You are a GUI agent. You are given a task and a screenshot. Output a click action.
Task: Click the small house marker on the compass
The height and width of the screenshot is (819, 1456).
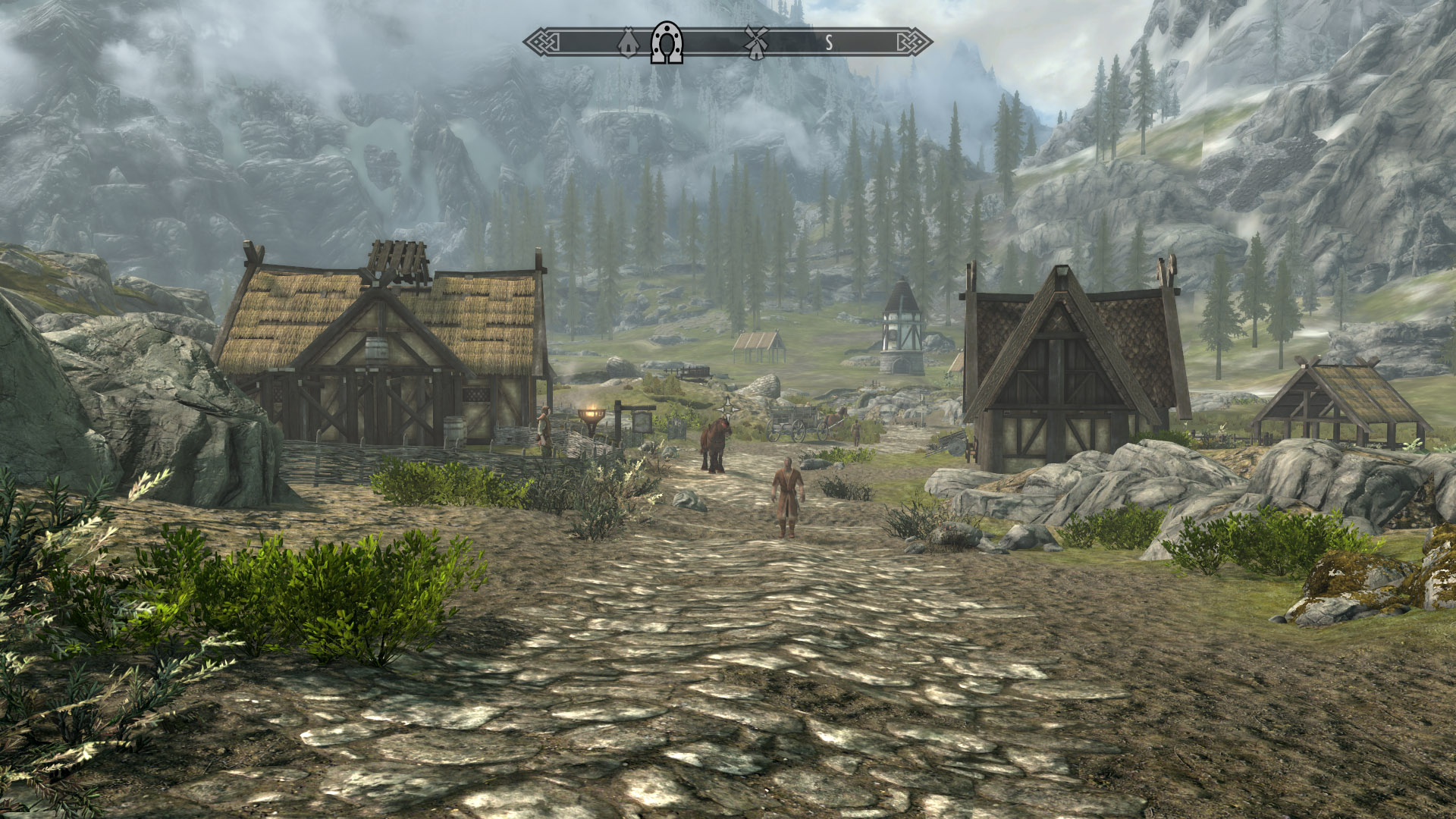coord(628,43)
